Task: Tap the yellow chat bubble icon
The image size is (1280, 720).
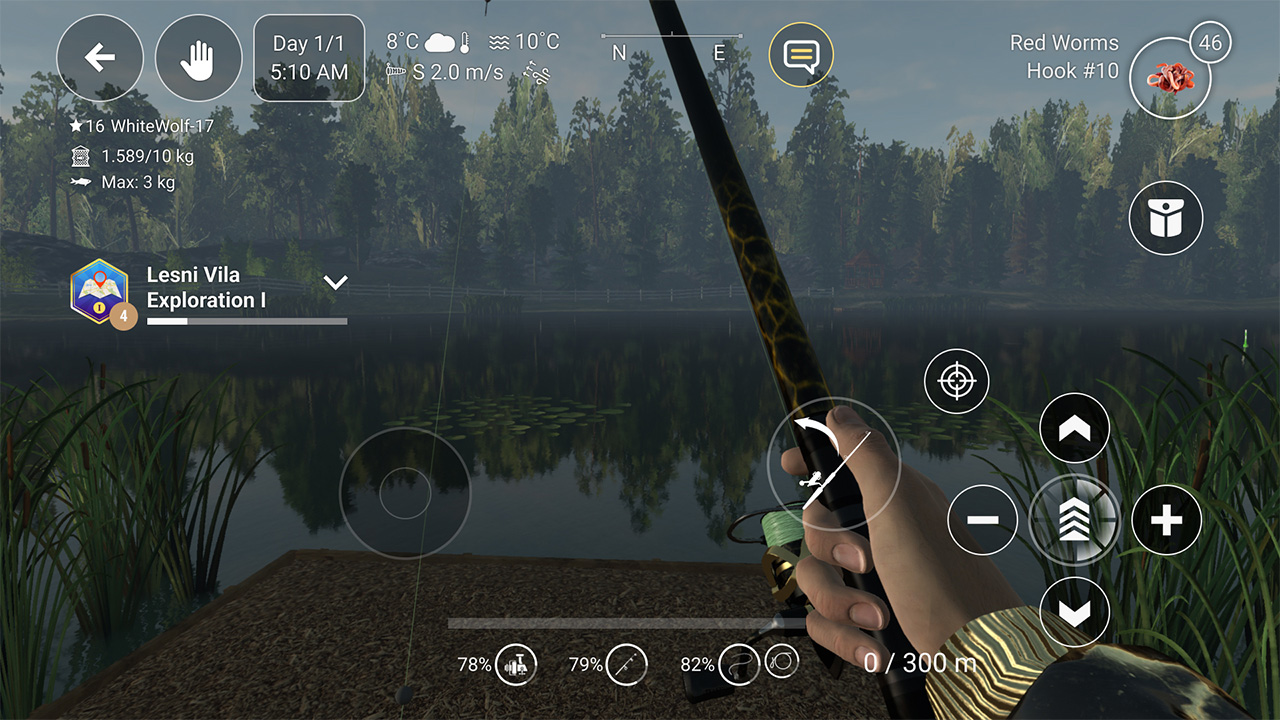Action: [x=801, y=55]
